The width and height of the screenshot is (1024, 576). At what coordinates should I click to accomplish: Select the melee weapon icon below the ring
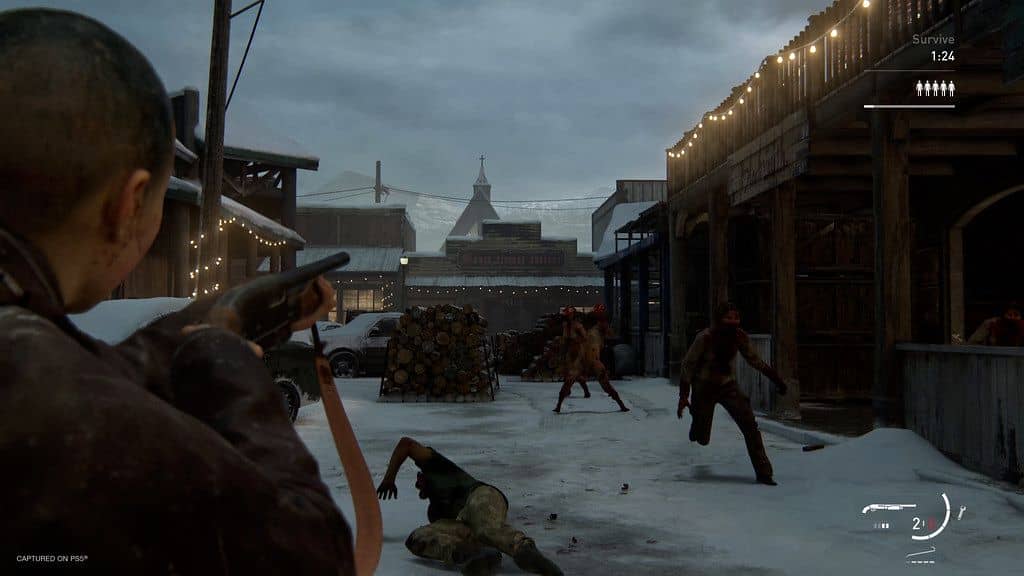coord(920,553)
